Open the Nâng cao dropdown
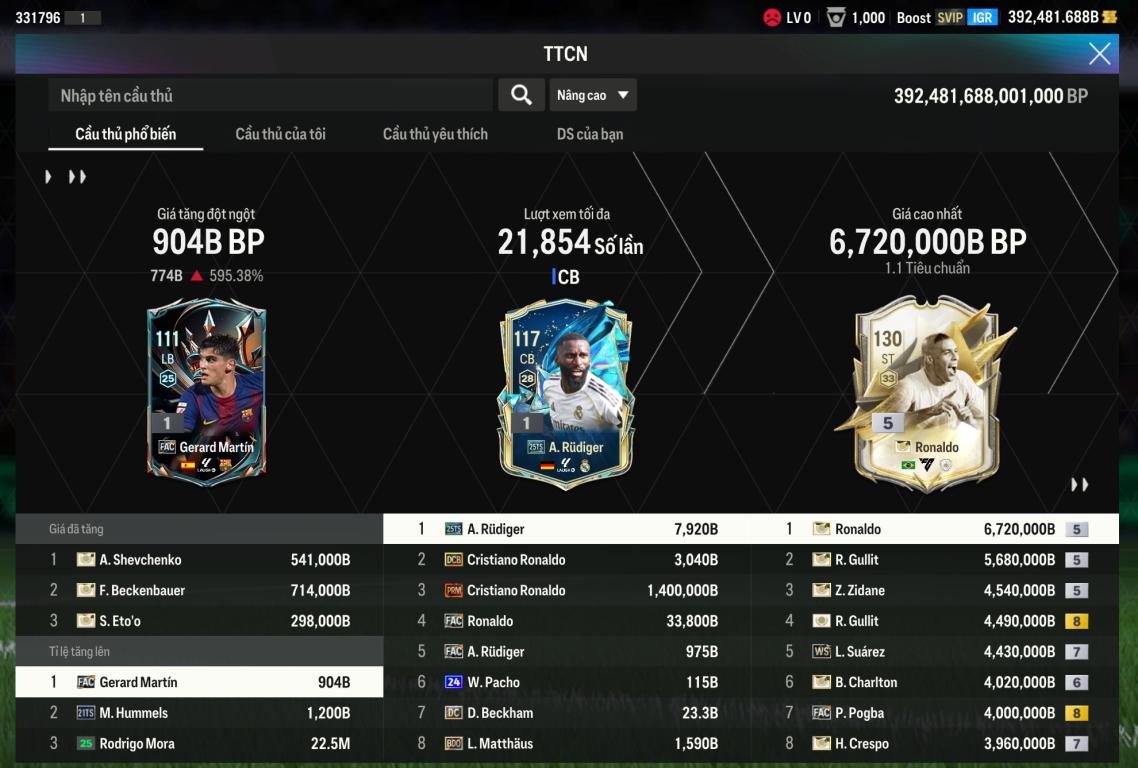Viewport: 1138px width, 768px height. [x=593, y=95]
